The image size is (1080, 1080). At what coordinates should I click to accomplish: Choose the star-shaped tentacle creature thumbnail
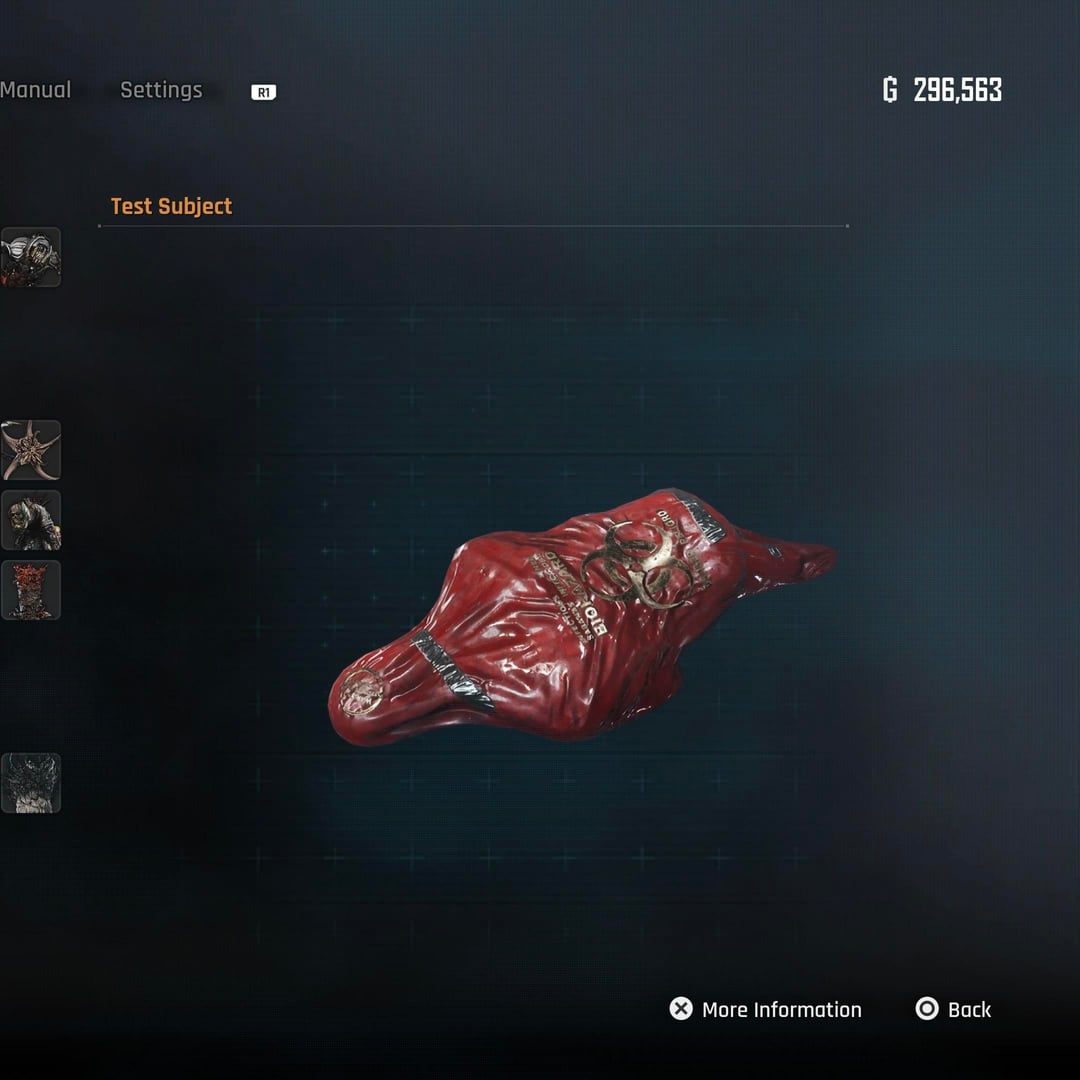point(31,450)
